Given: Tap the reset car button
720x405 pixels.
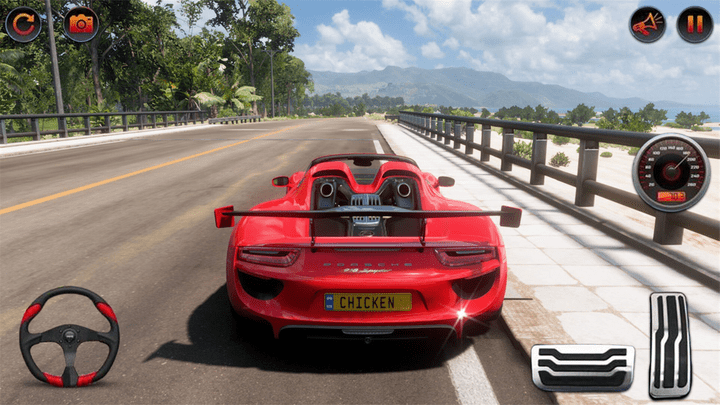Looking at the screenshot, I should [22, 24].
